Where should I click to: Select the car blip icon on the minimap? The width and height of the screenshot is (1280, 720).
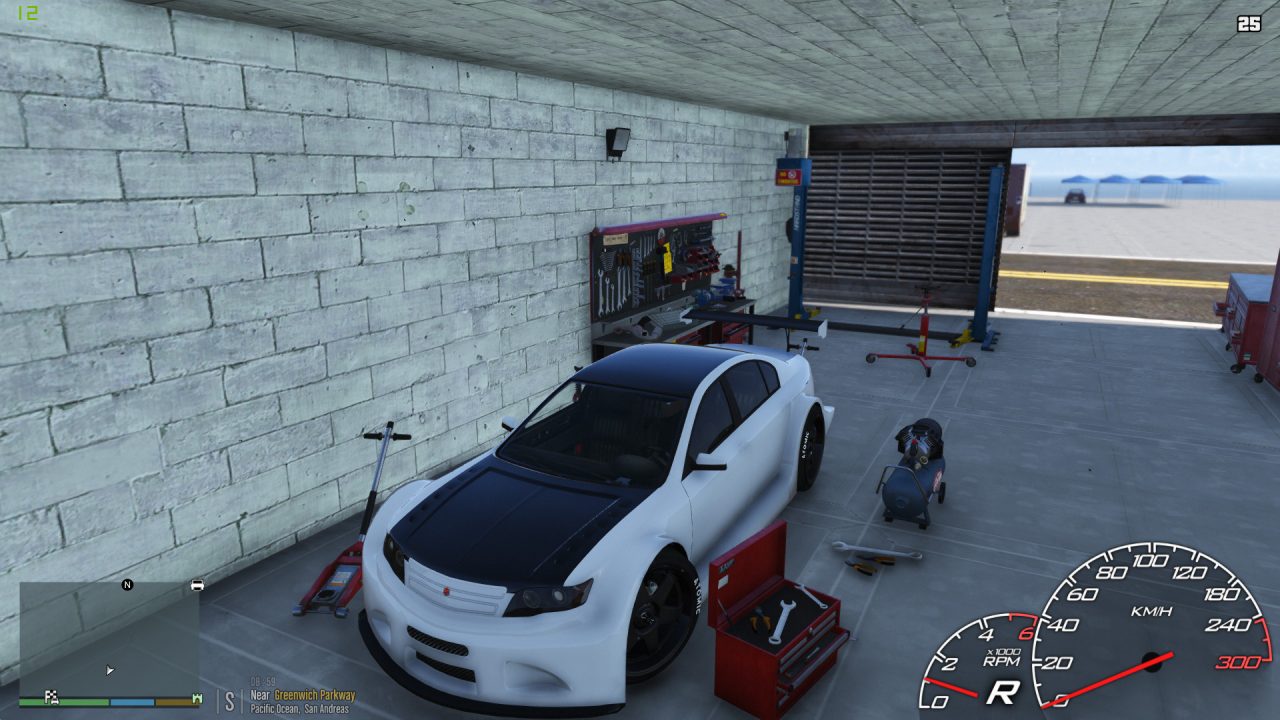point(197,585)
